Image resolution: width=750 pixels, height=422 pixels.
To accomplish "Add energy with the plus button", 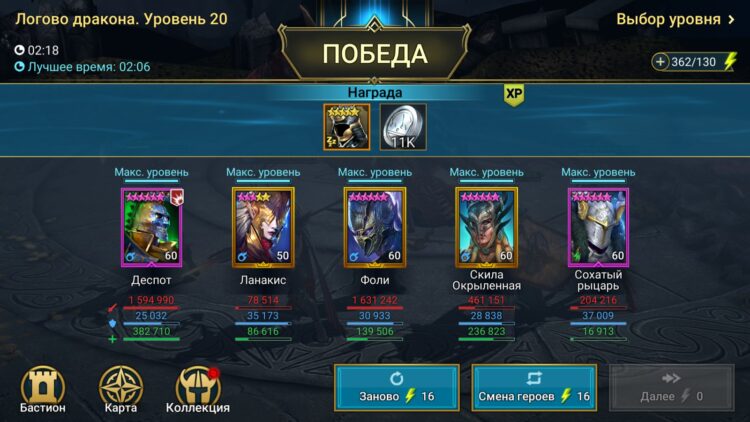I will (660, 62).
